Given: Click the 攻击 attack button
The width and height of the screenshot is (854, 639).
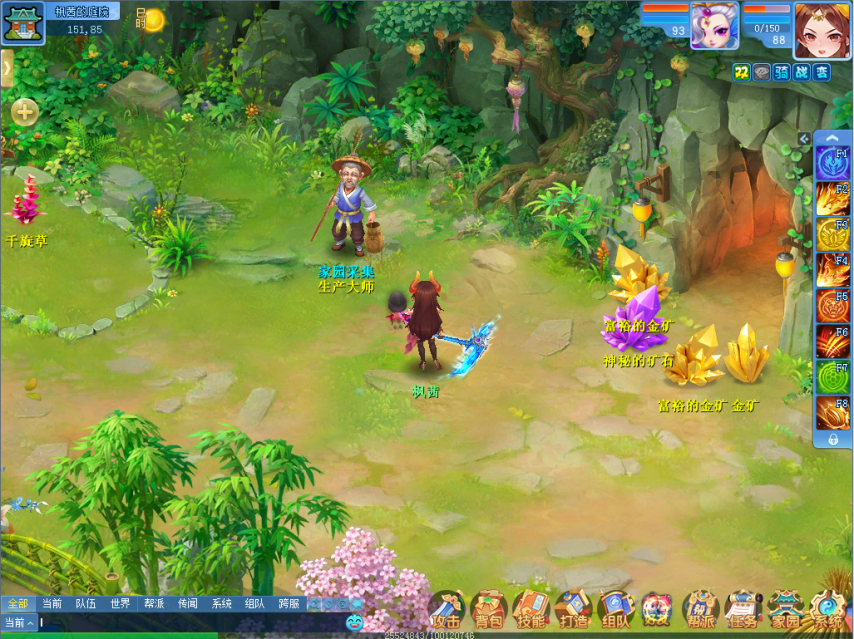Looking at the screenshot, I should [x=446, y=609].
